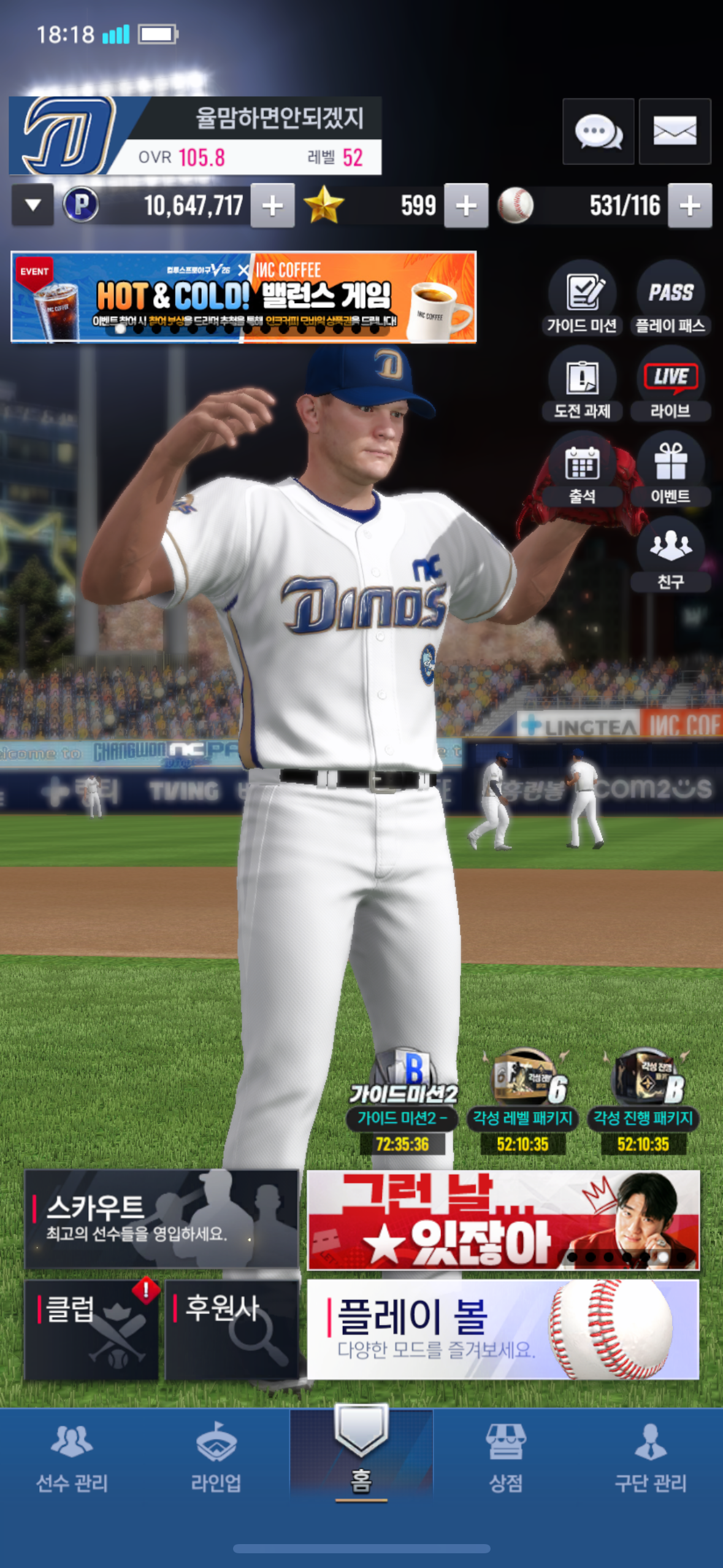This screenshot has width=723, height=1568.
Task: Open the chat speech bubble icon
Action: click(x=598, y=131)
